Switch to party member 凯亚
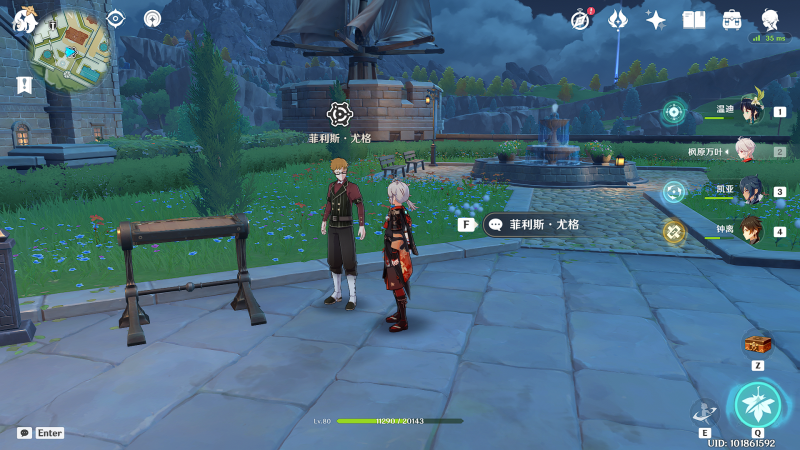This screenshot has height=450, width=800. (751, 191)
